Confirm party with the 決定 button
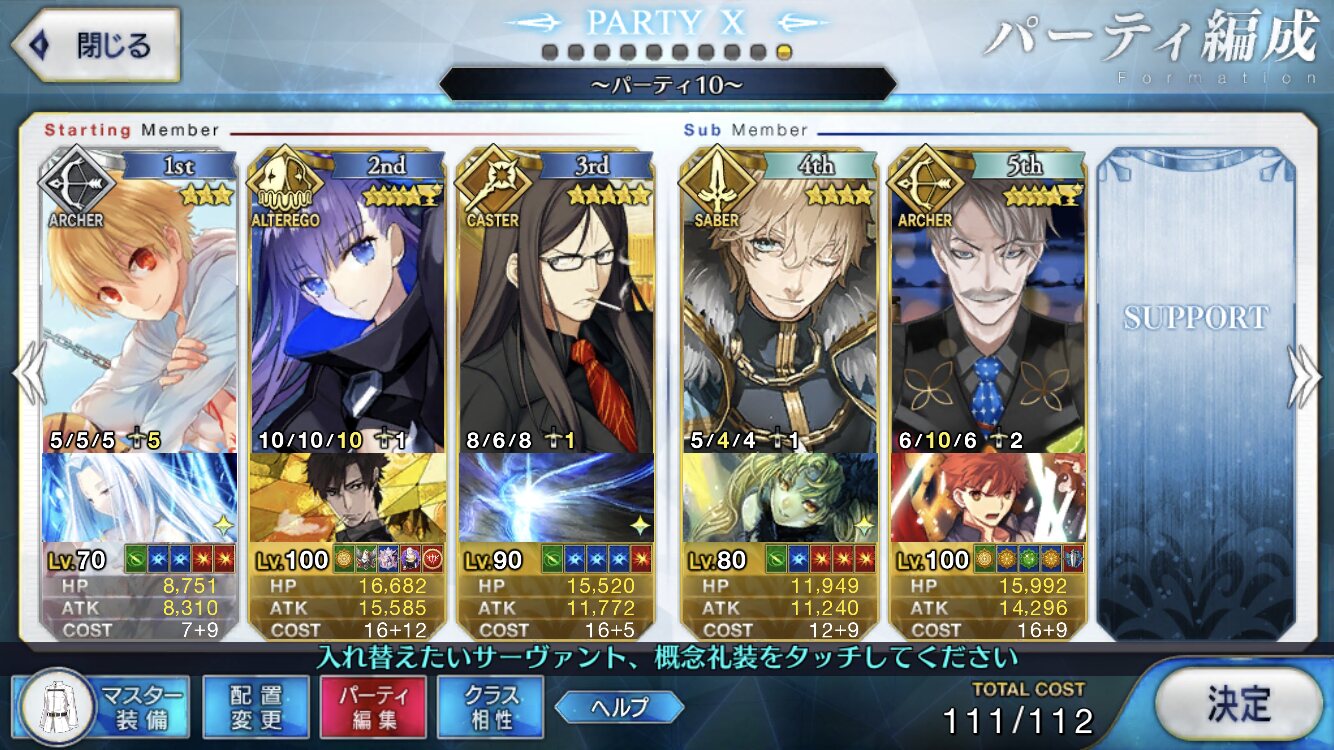The width and height of the screenshot is (1334, 750). click(1238, 704)
